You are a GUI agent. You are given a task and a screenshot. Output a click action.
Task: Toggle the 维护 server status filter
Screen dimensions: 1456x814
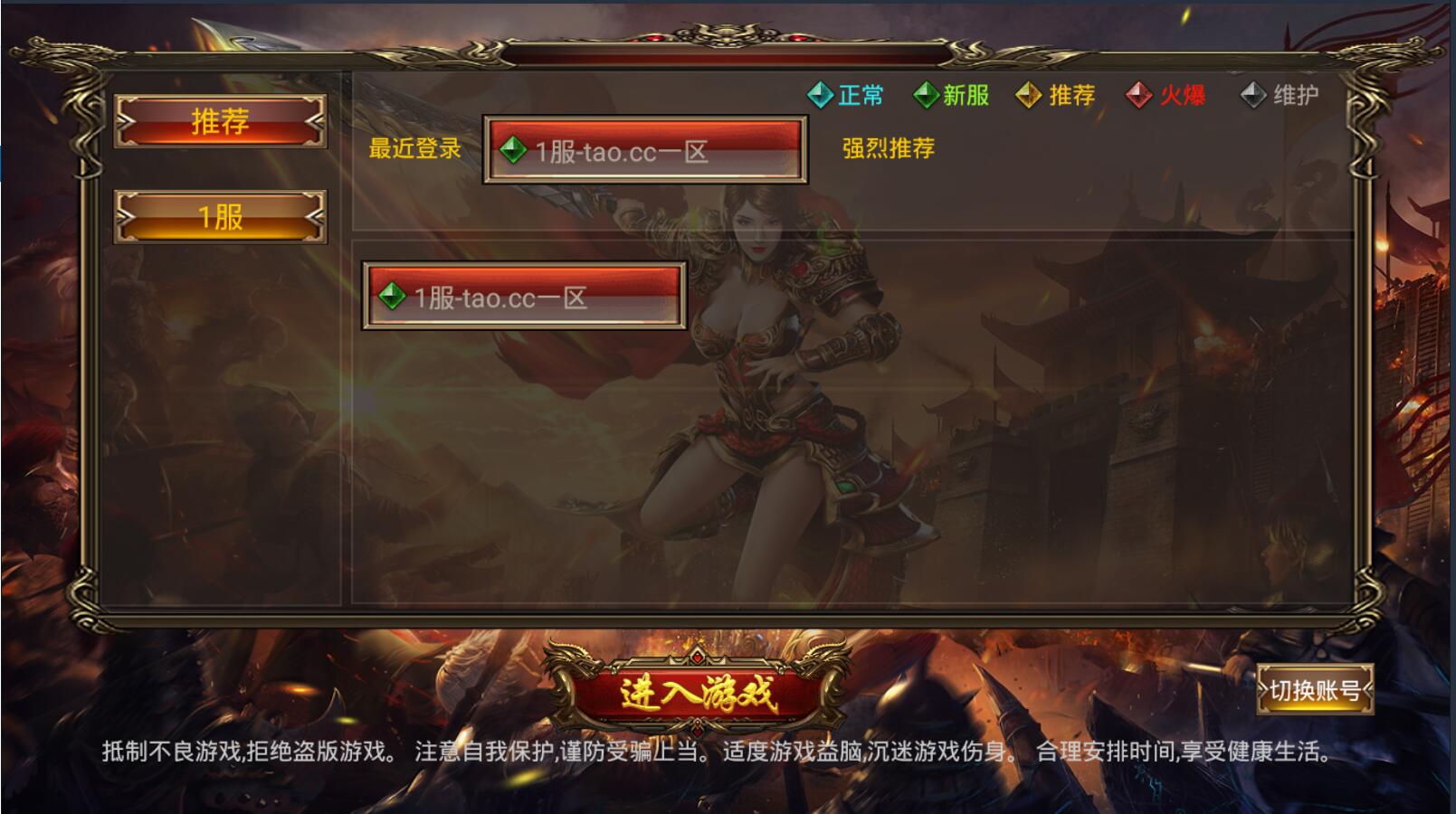pyautogui.click(x=1285, y=93)
